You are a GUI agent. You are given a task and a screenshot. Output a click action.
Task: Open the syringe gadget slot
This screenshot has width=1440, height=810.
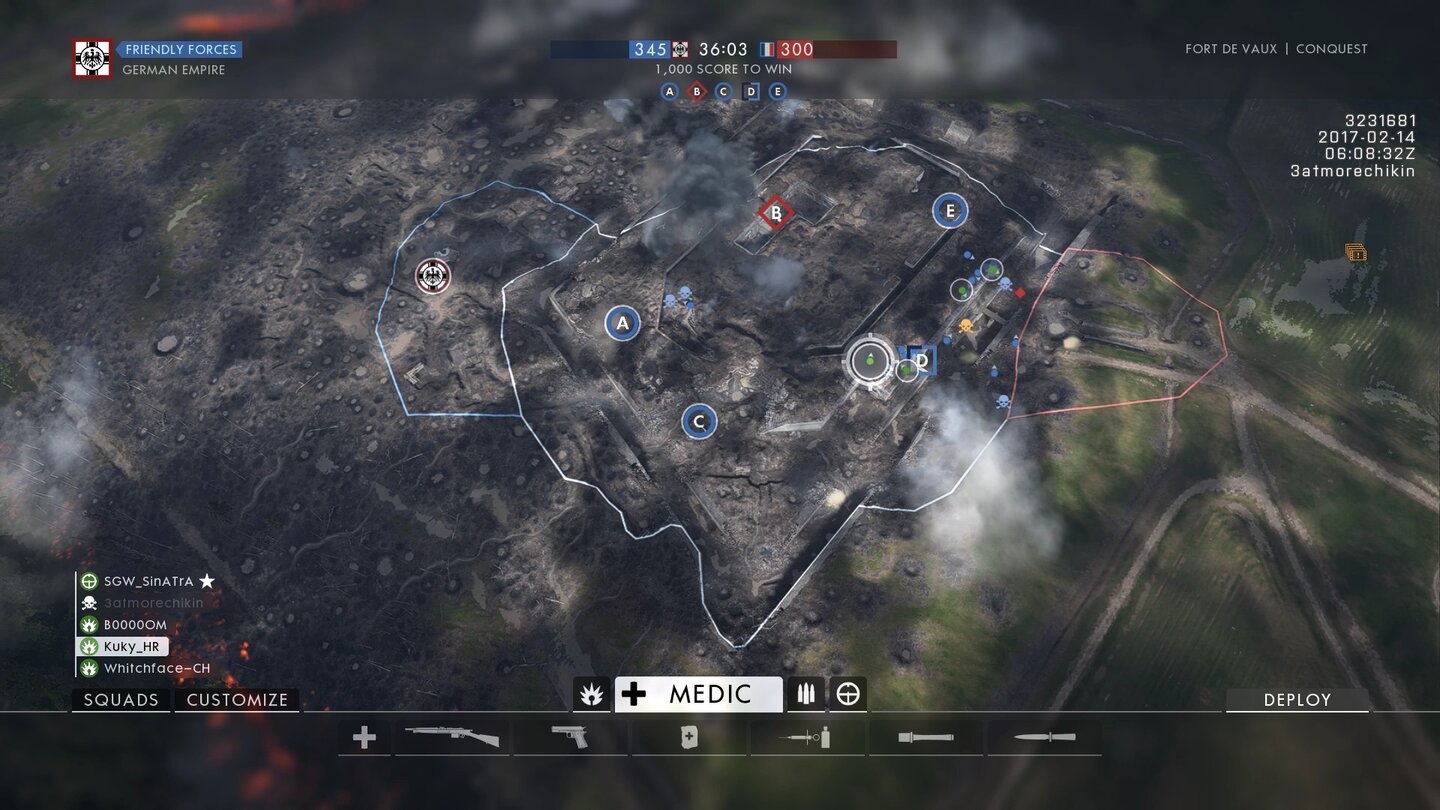click(807, 737)
